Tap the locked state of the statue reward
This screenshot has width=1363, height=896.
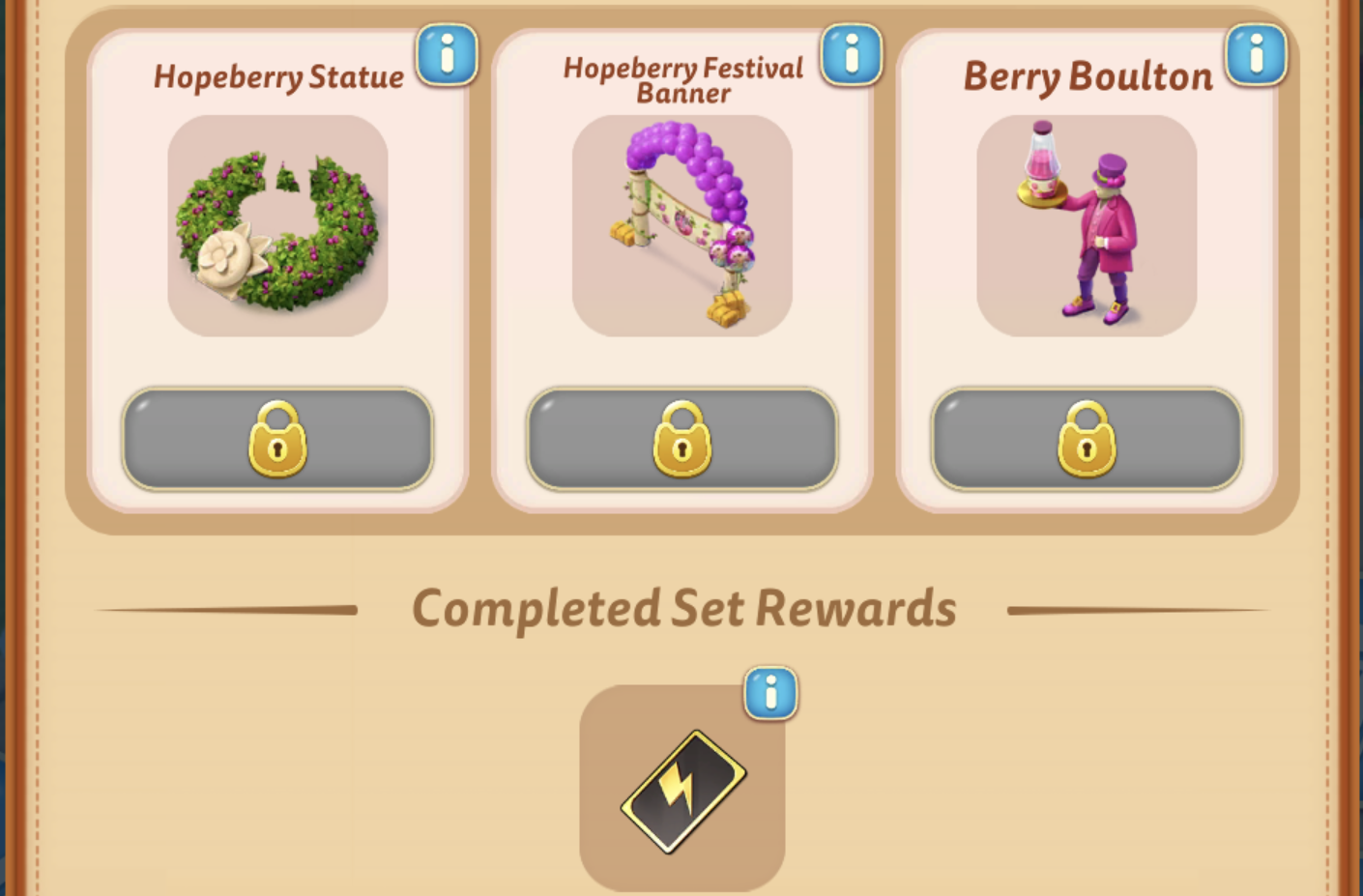pyautogui.click(x=277, y=440)
